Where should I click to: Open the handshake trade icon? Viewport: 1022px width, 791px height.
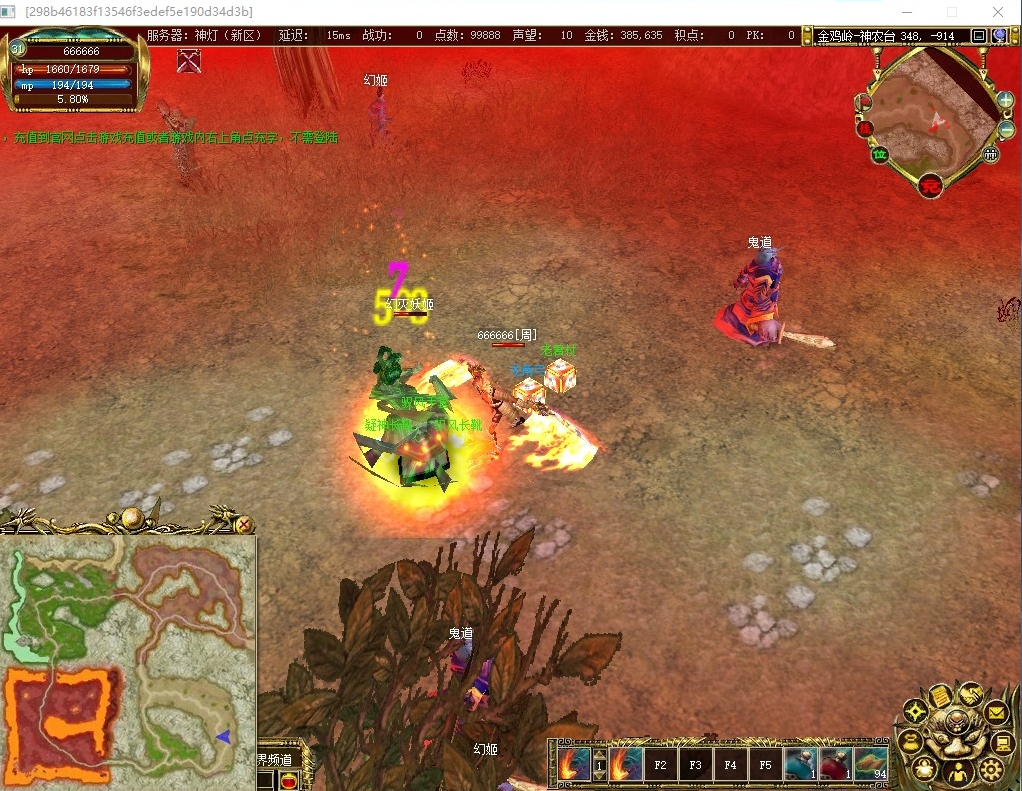(970, 693)
